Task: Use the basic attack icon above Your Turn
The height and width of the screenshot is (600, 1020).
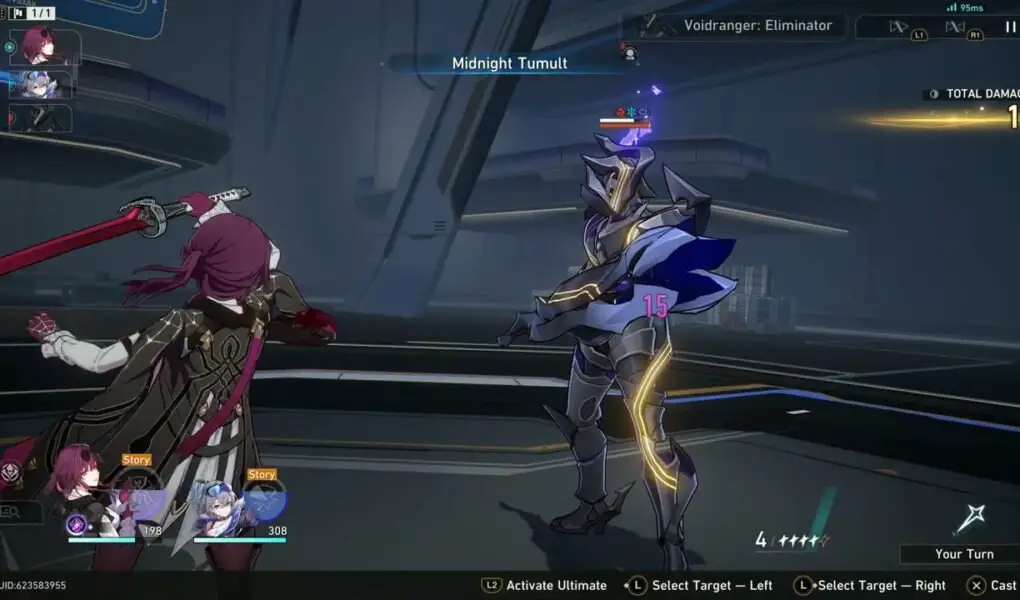Action: tap(969, 518)
